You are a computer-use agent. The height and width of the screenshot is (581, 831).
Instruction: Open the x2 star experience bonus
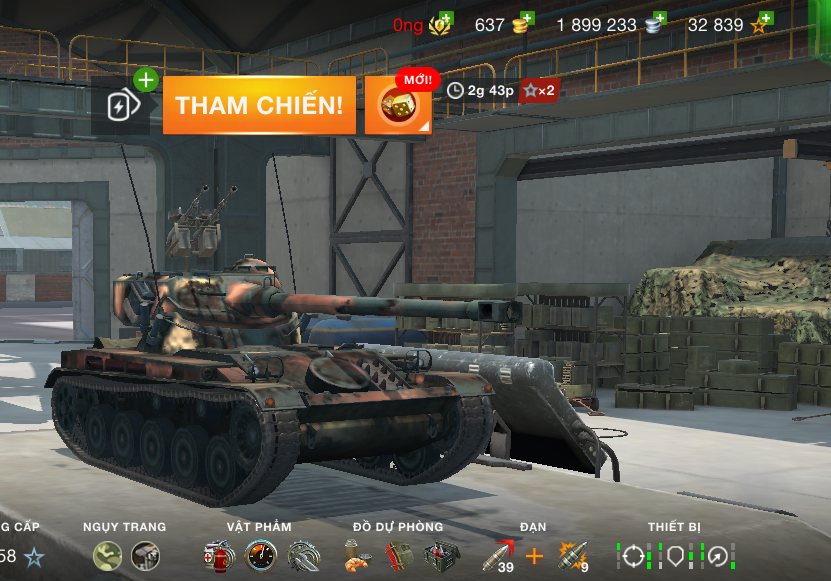click(538, 91)
